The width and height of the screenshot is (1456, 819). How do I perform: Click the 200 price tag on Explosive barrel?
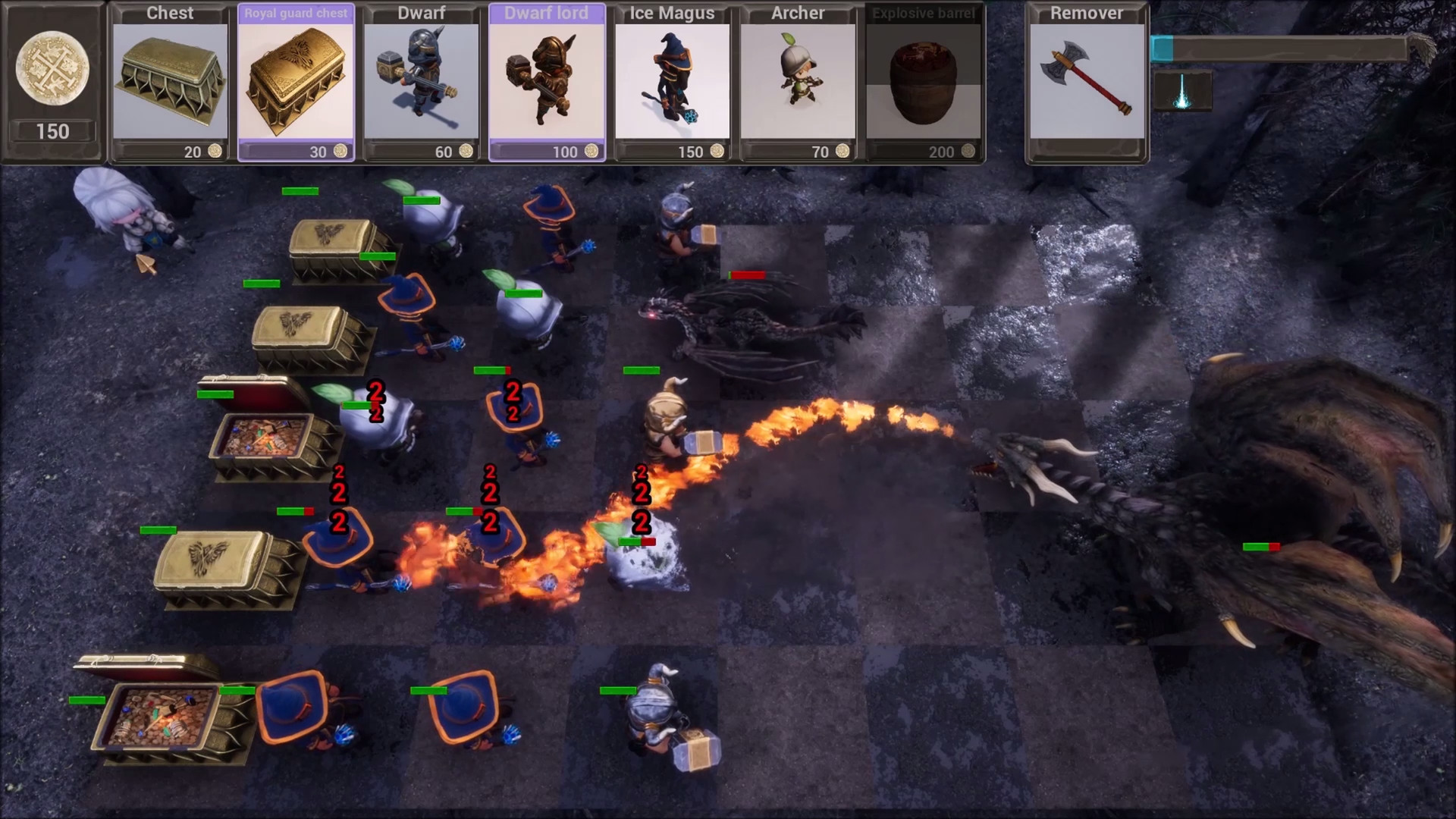(x=940, y=152)
